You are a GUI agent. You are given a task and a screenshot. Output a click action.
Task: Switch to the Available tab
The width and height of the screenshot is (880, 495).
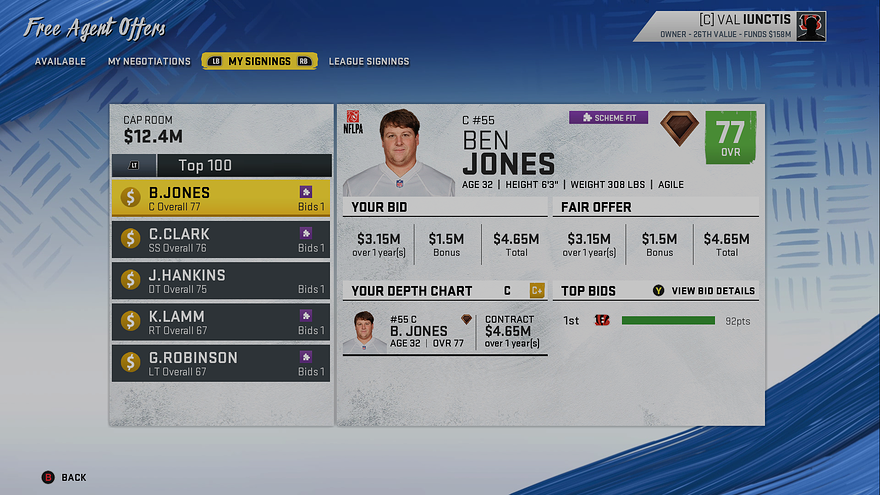(x=60, y=61)
